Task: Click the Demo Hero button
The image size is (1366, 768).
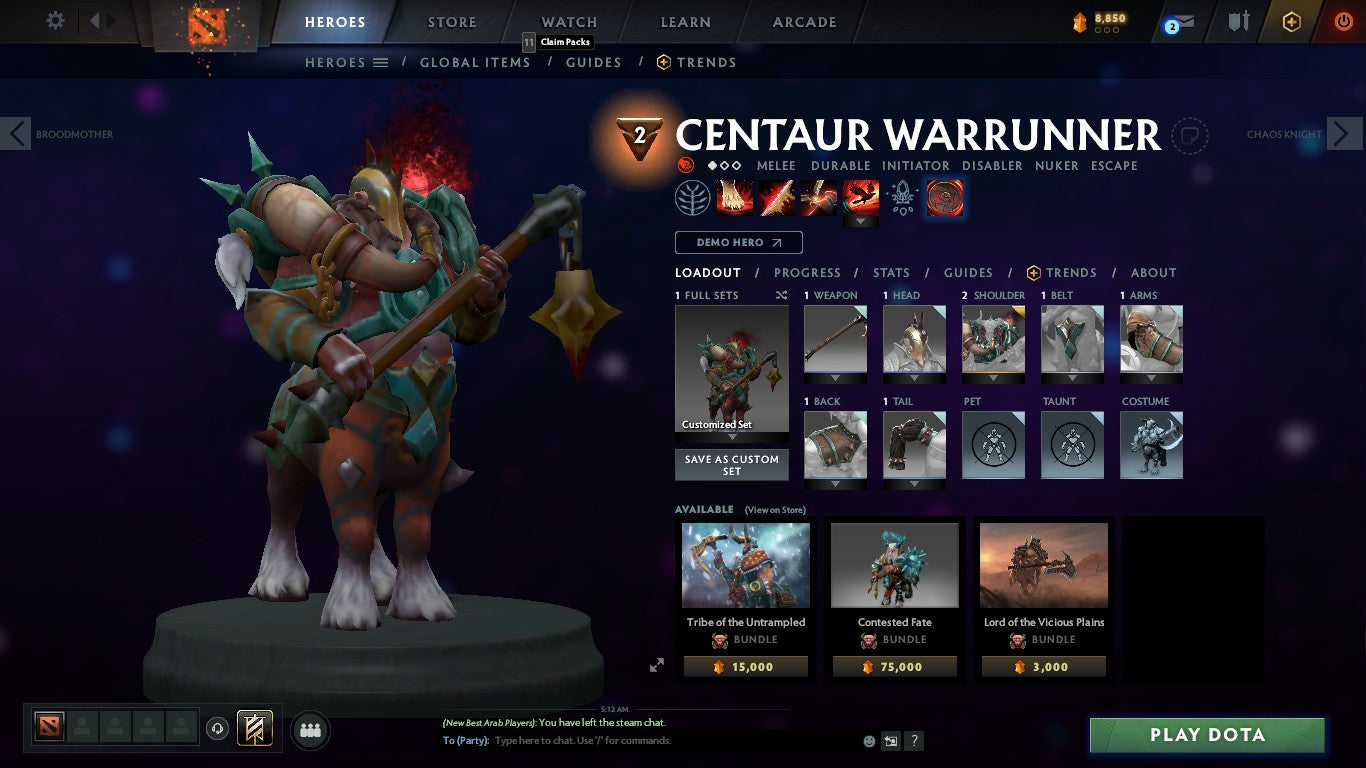Action: 738,242
